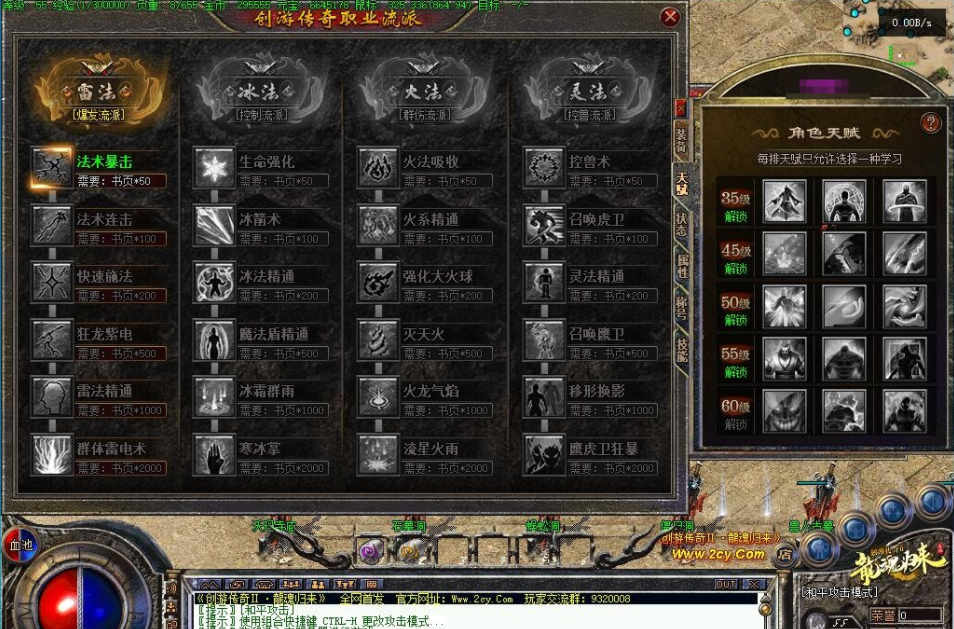The image size is (954, 629).
Task: Select the 狂龙紫电 skill icon
Action: point(51,340)
